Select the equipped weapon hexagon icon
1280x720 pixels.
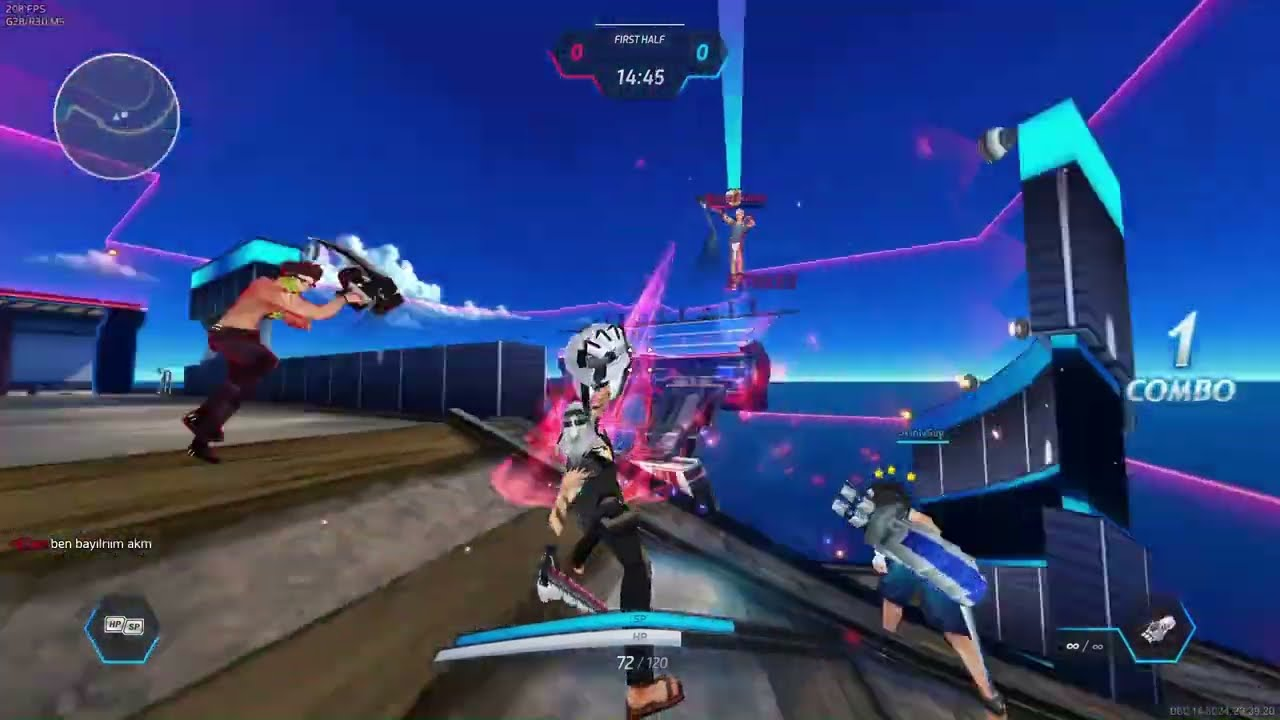(x=1158, y=630)
